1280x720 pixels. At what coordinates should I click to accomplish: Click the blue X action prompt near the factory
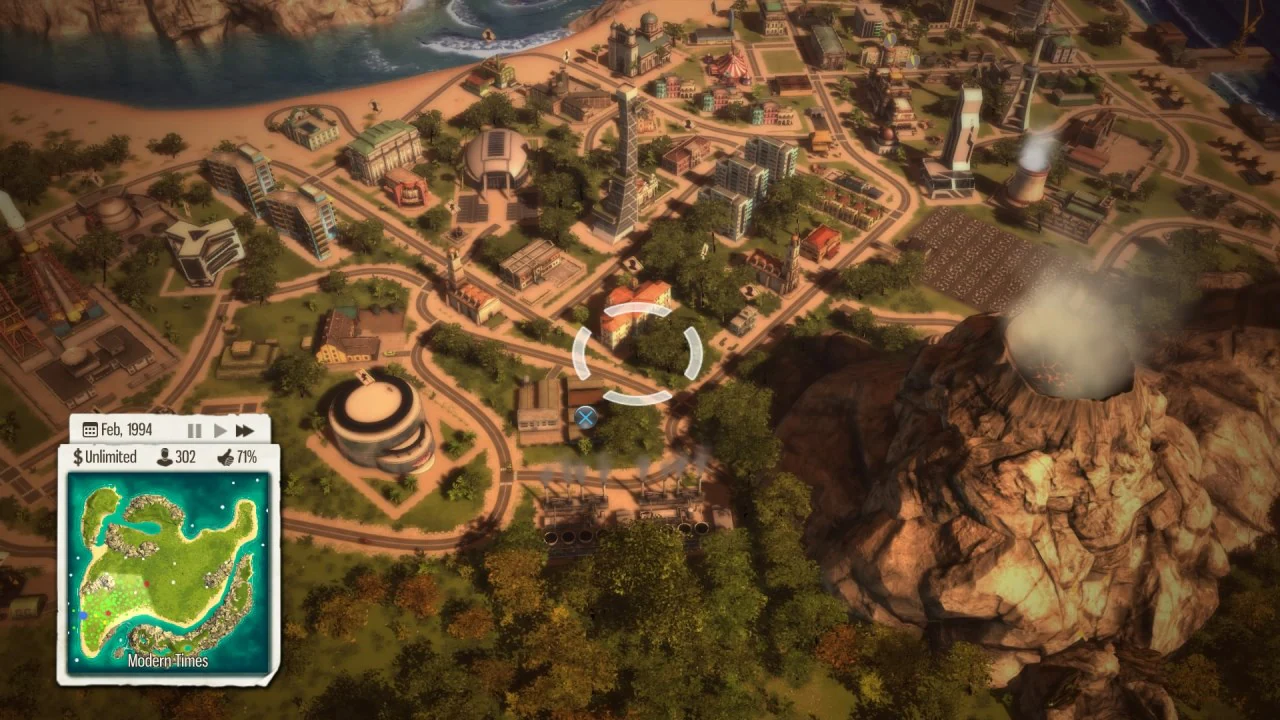point(588,417)
